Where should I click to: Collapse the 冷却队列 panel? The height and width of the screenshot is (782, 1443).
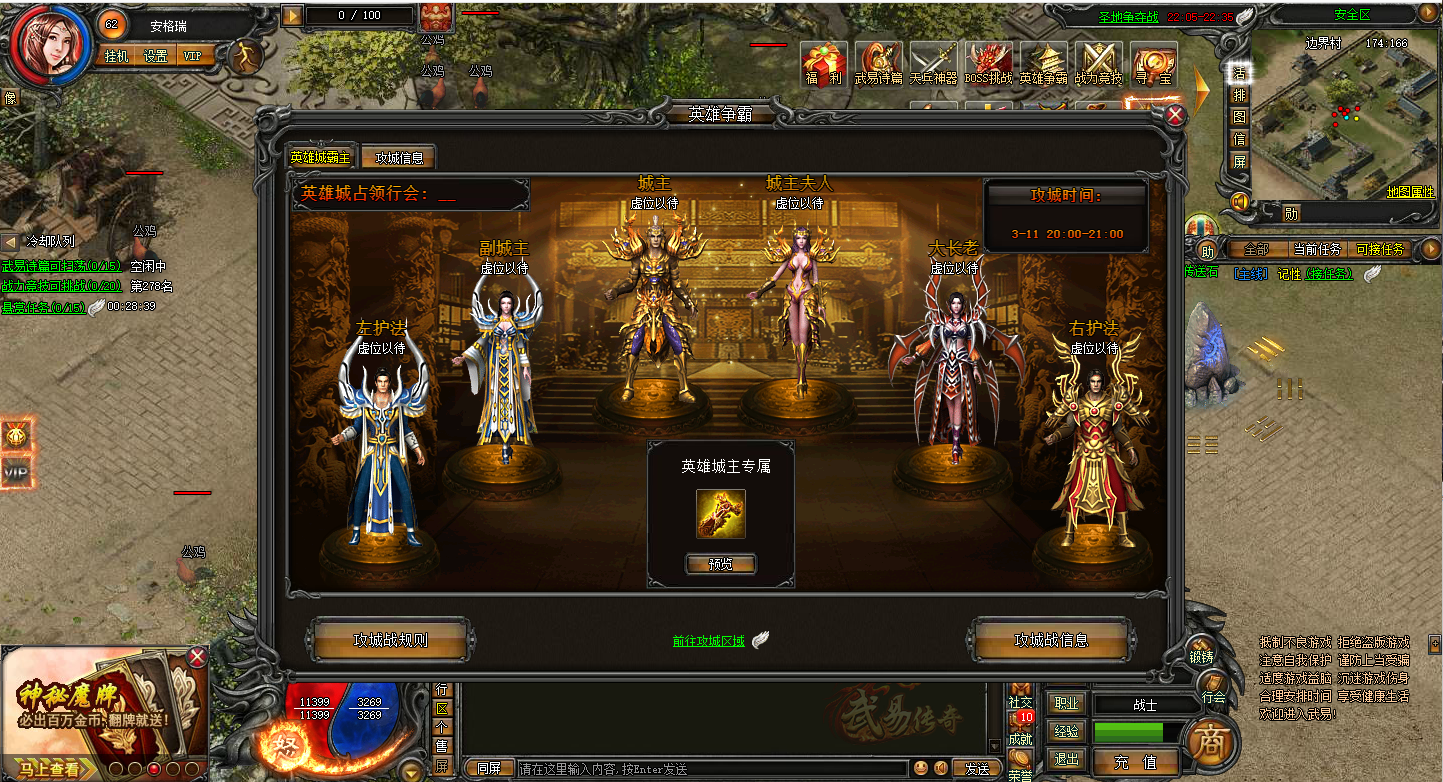click(9, 240)
